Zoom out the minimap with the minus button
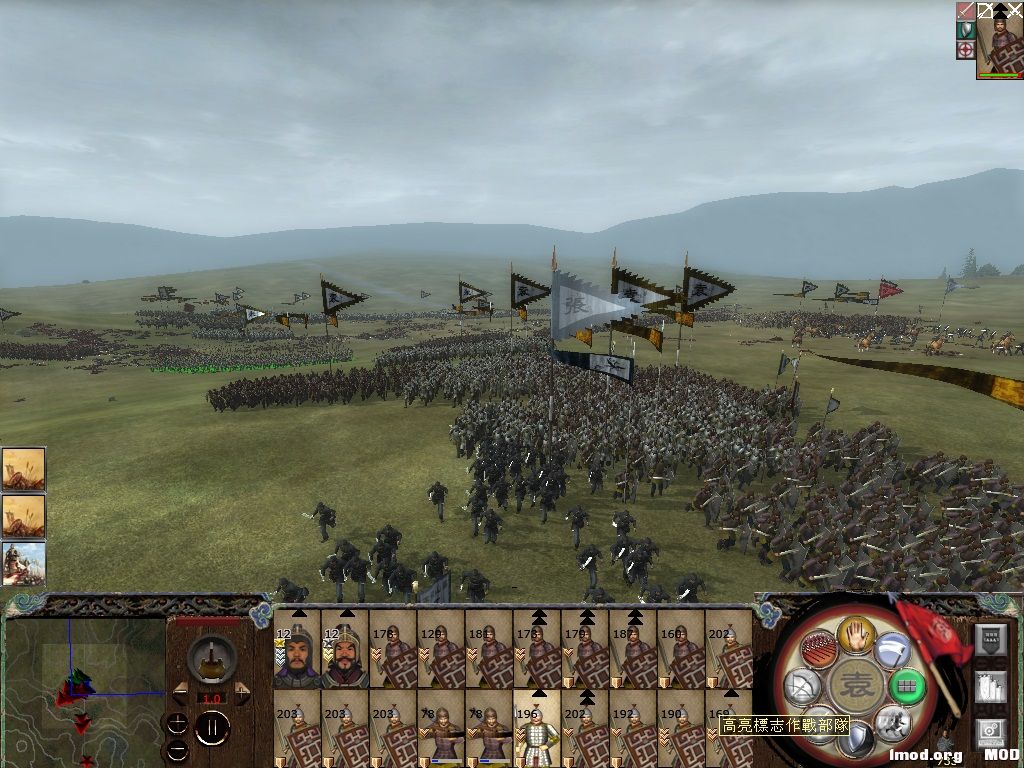The image size is (1024, 768). tap(178, 748)
